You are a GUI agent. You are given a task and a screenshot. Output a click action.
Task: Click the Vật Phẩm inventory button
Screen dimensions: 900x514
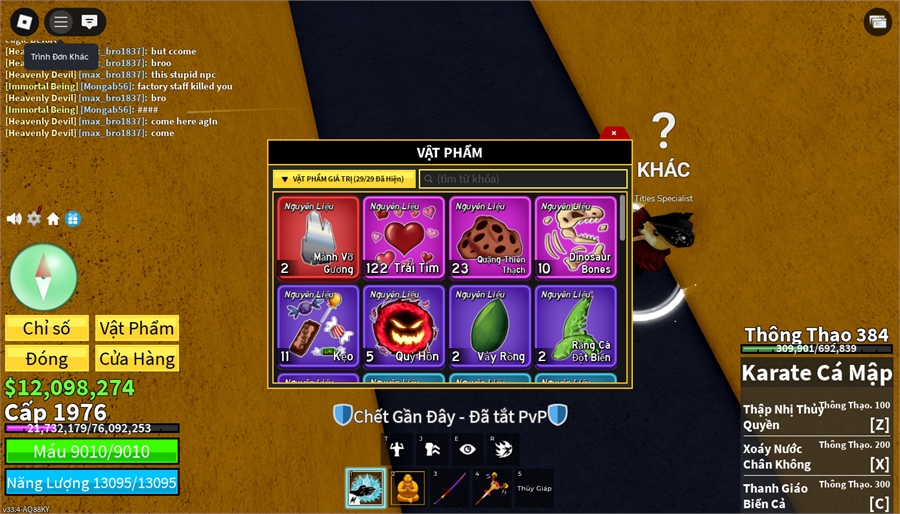point(137,328)
